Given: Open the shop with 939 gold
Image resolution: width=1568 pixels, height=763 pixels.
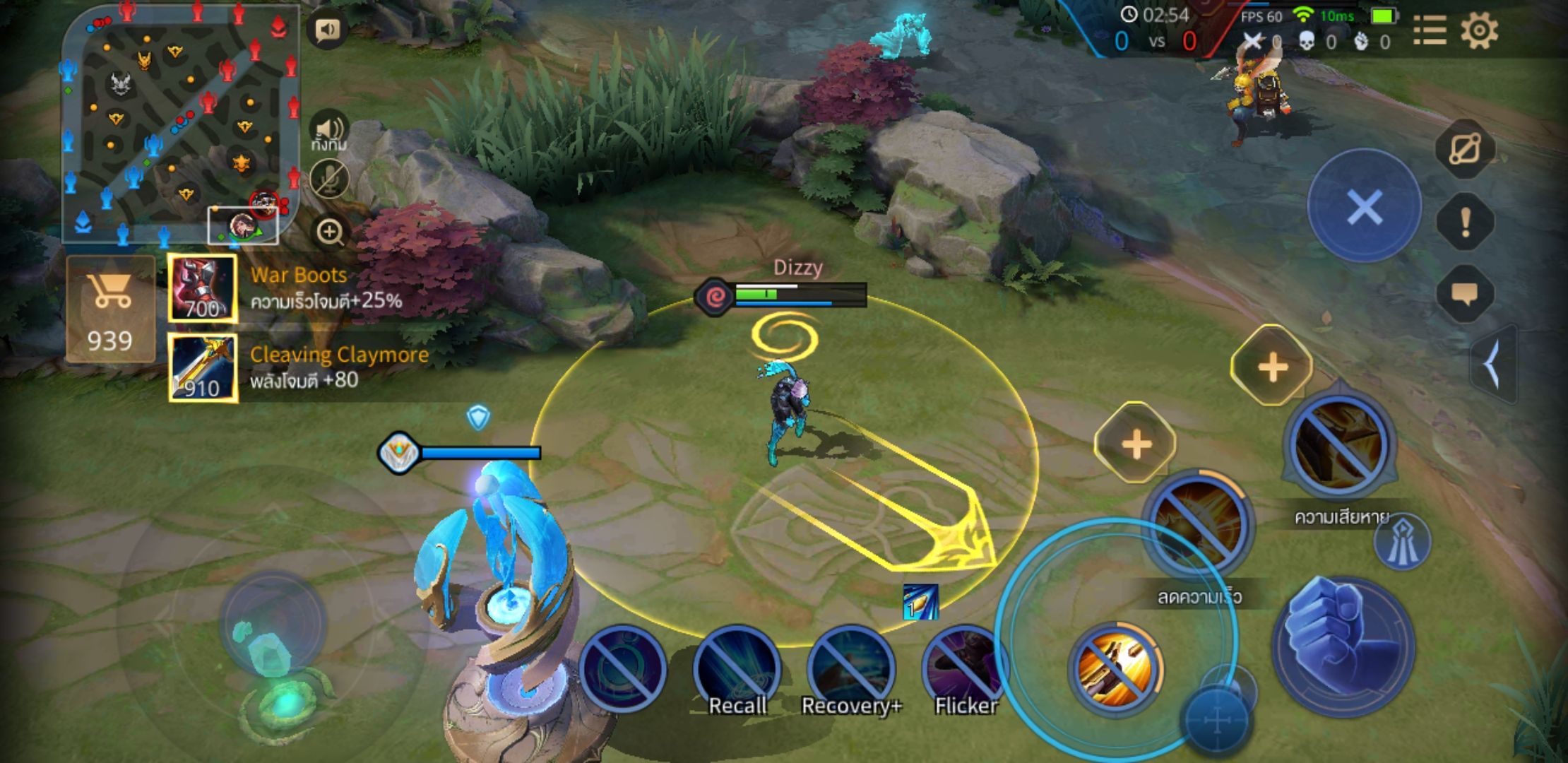Looking at the screenshot, I should point(110,309).
